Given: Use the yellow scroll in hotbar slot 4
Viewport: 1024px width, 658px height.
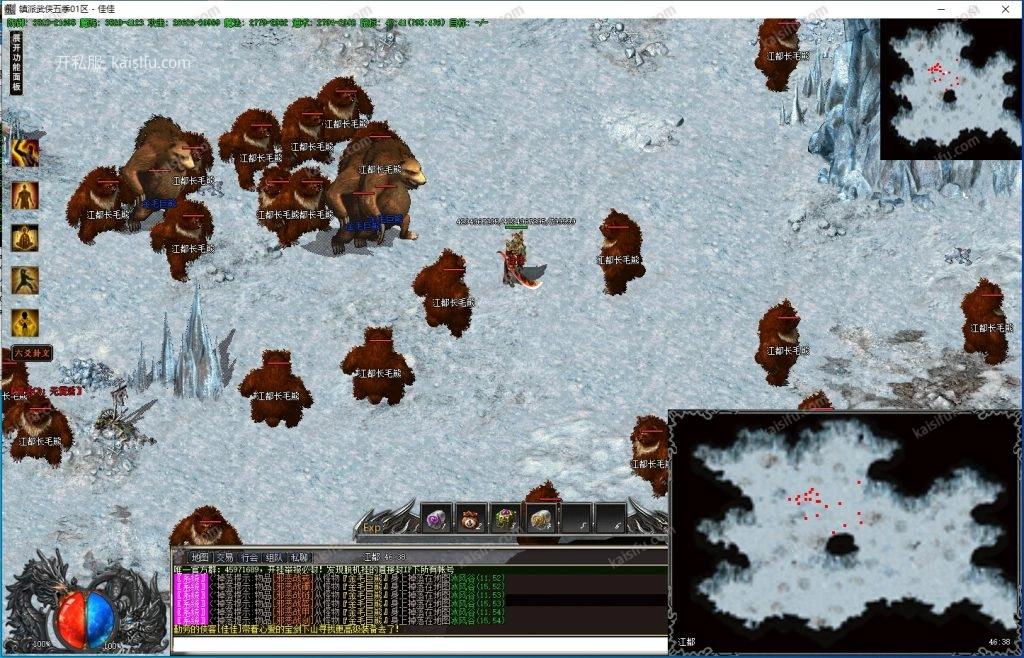Looking at the screenshot, I should click(x=541, y=518).
